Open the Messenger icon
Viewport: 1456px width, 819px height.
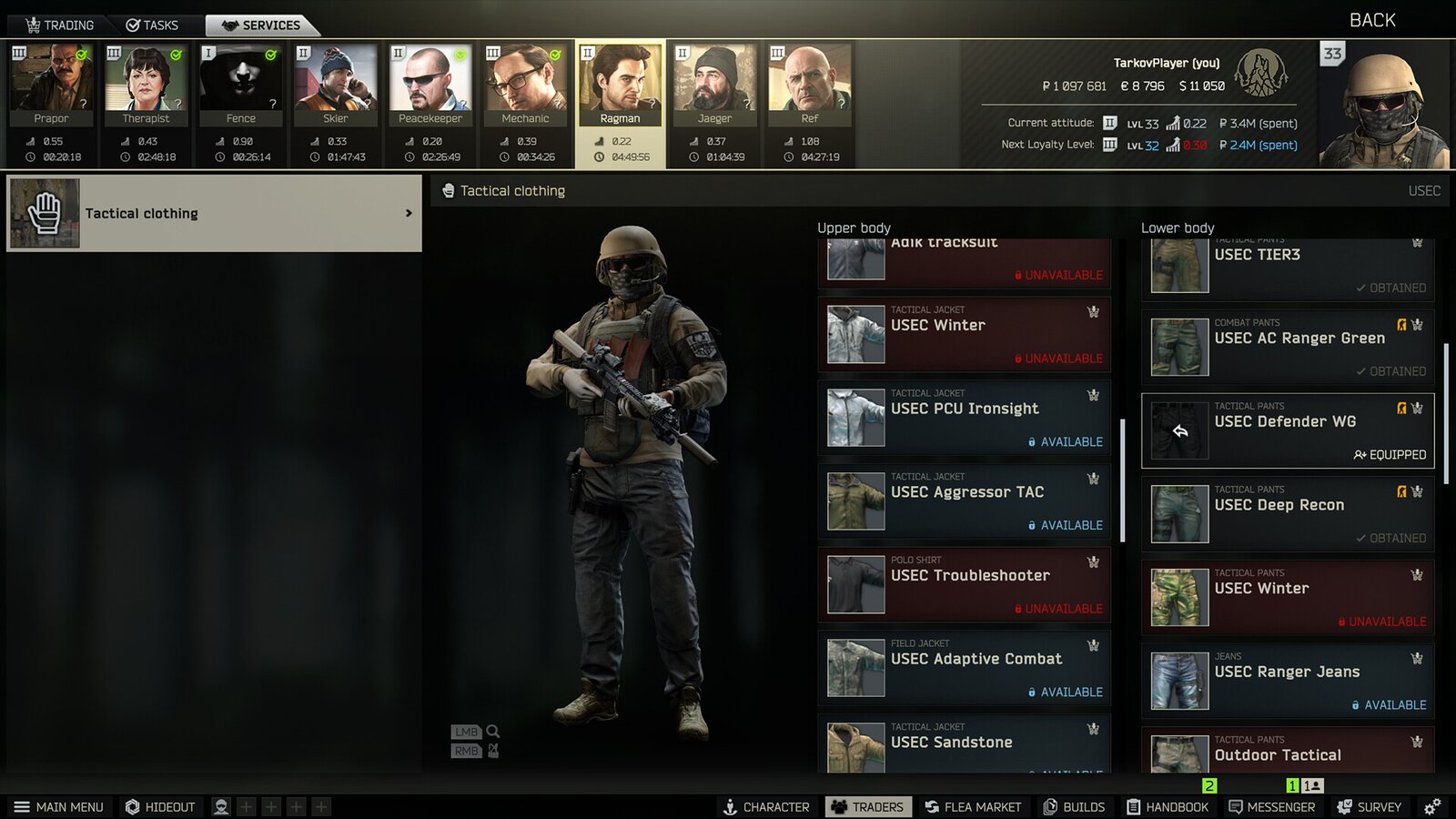coord(1235,806)
